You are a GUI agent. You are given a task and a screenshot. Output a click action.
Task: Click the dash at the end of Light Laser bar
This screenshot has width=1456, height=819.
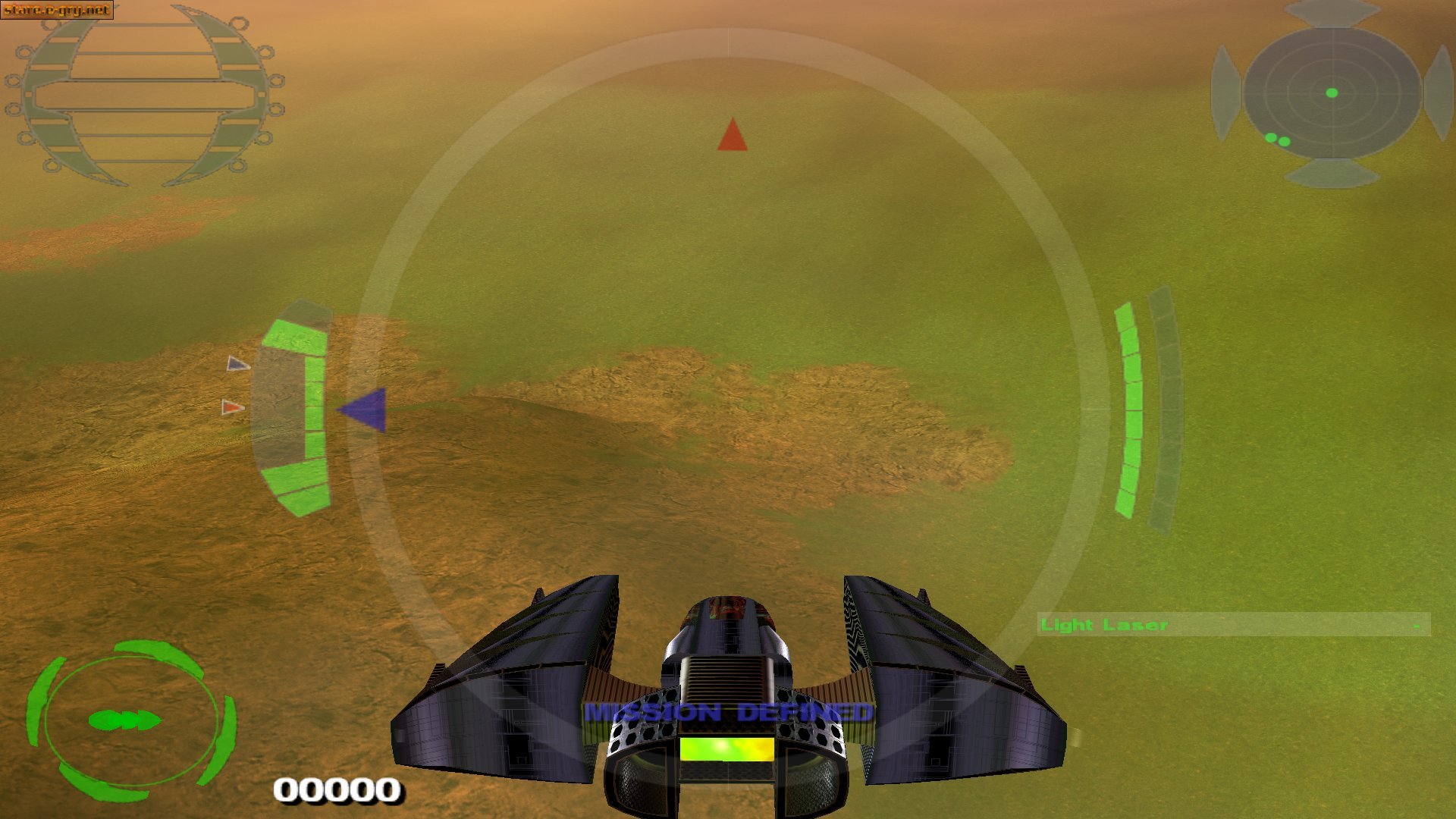pos(1417,626)
